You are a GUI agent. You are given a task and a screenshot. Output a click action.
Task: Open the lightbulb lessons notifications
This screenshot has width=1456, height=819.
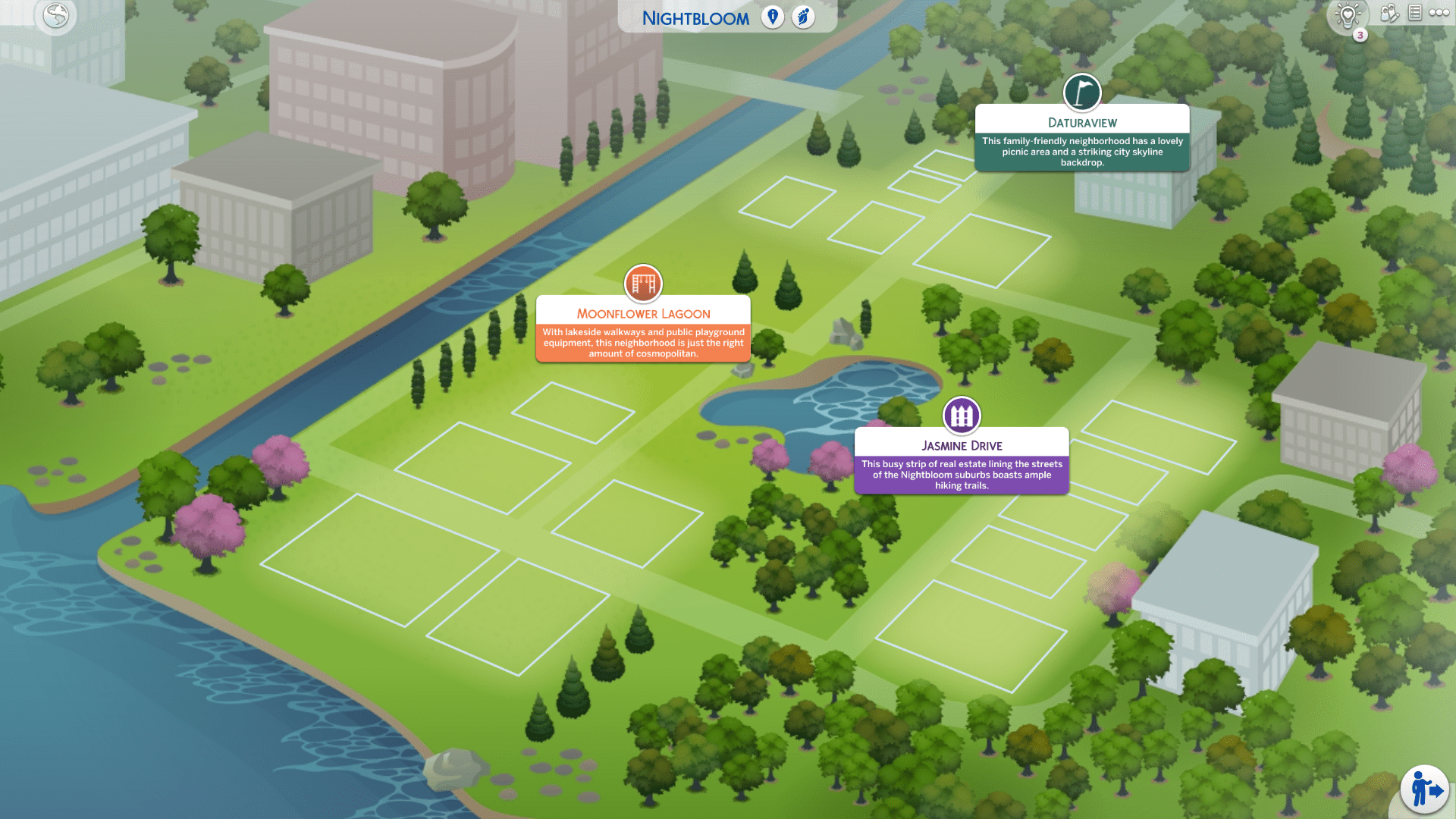[x=1348, y=16]
